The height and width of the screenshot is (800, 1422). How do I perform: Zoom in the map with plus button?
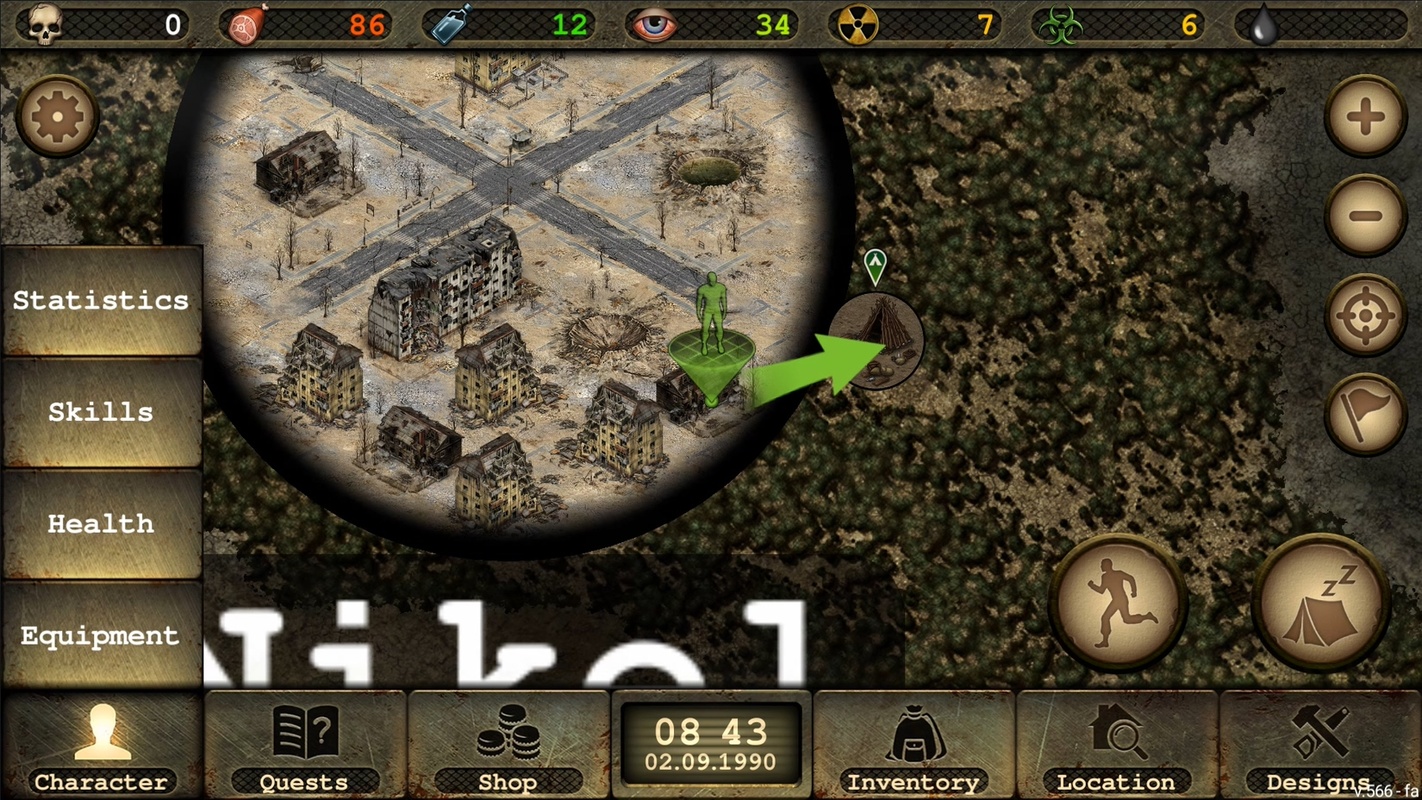click(1365, 117)
